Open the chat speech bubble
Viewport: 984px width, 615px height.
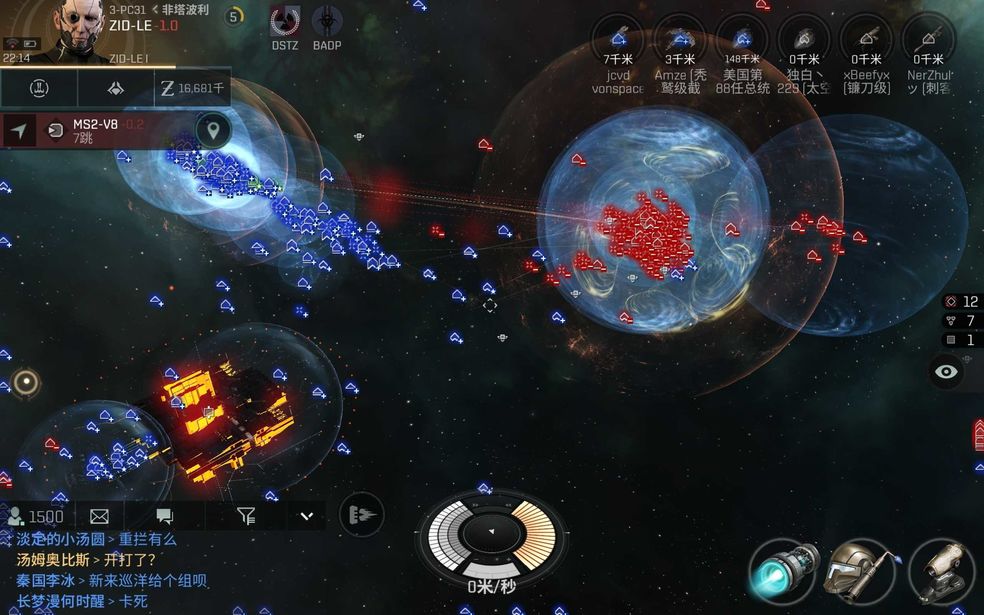165,516
